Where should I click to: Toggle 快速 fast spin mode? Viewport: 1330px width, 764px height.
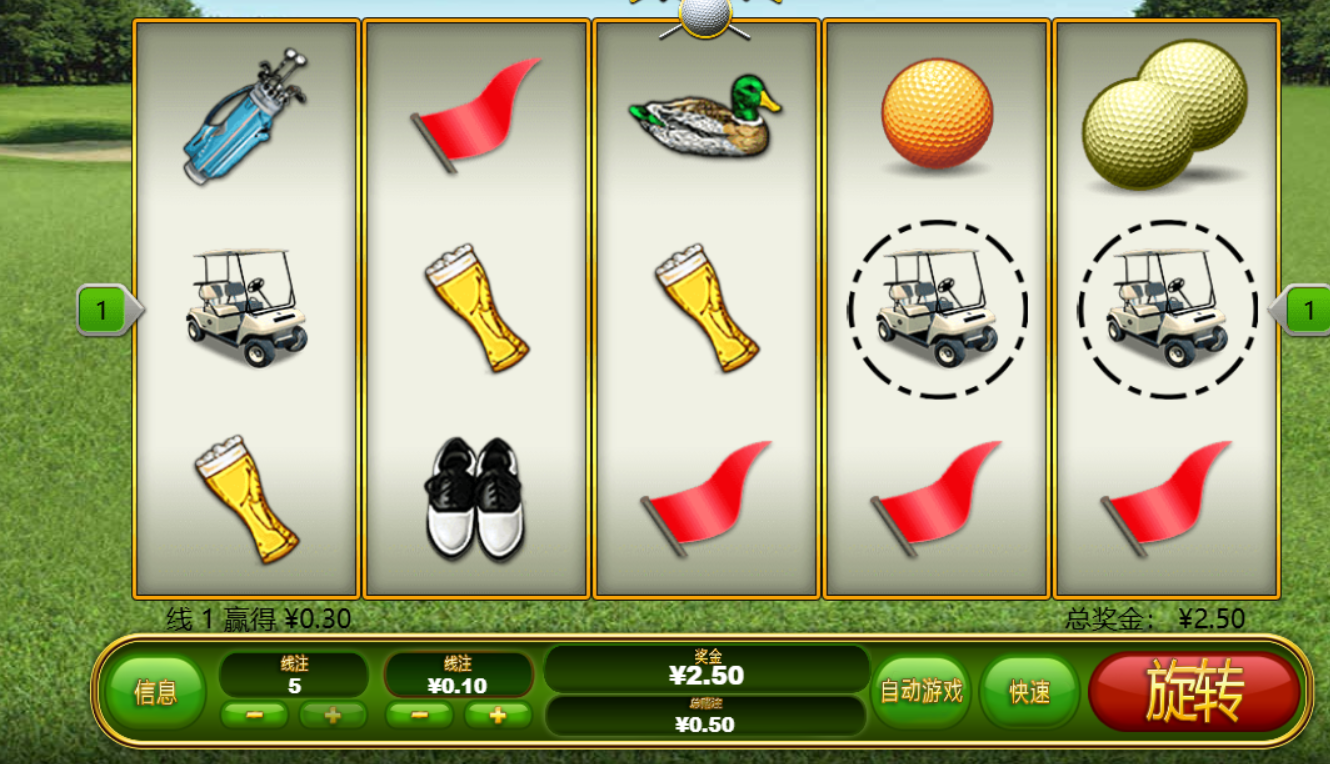click(1029, 692)
